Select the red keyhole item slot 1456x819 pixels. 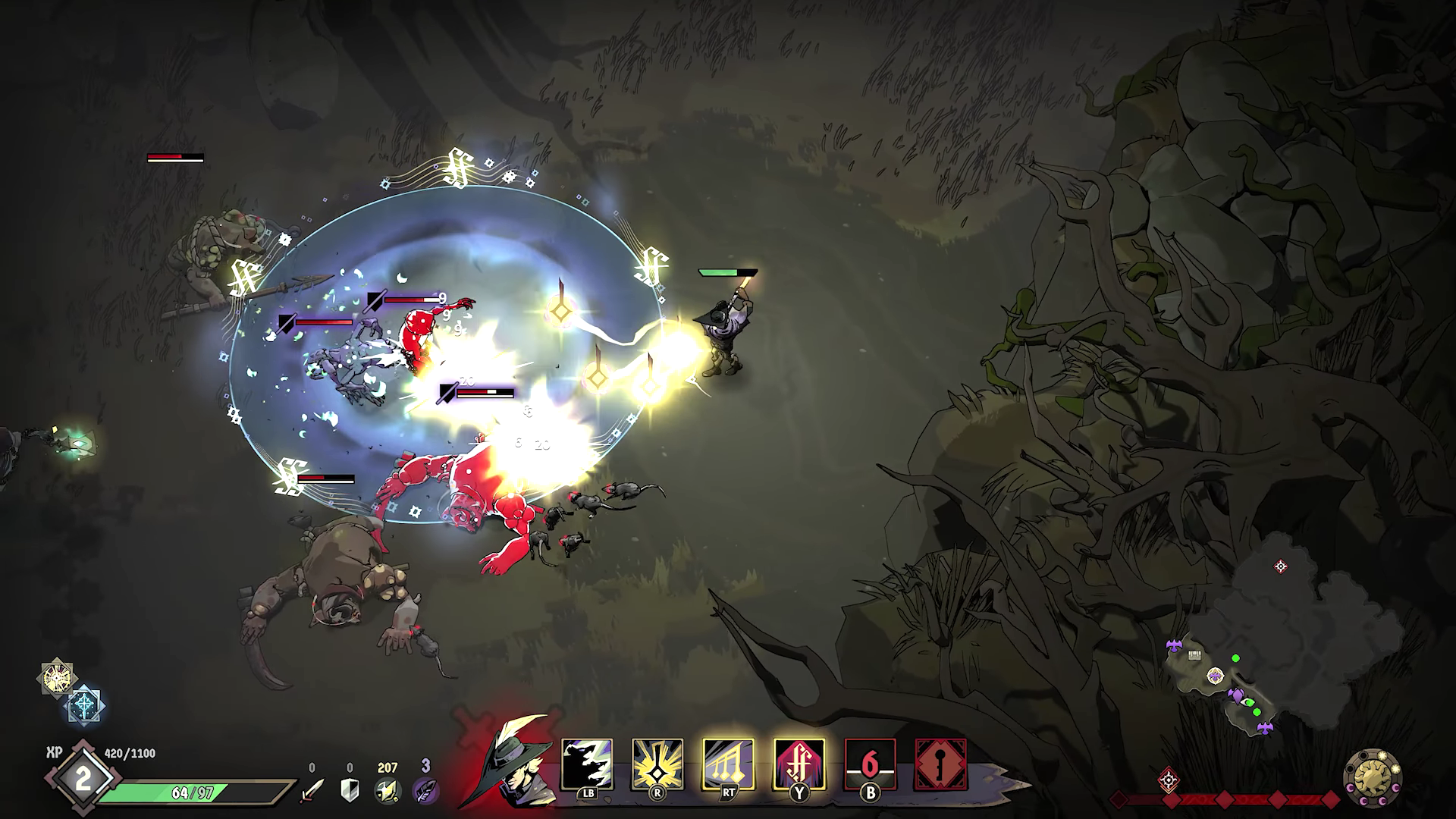940,764
